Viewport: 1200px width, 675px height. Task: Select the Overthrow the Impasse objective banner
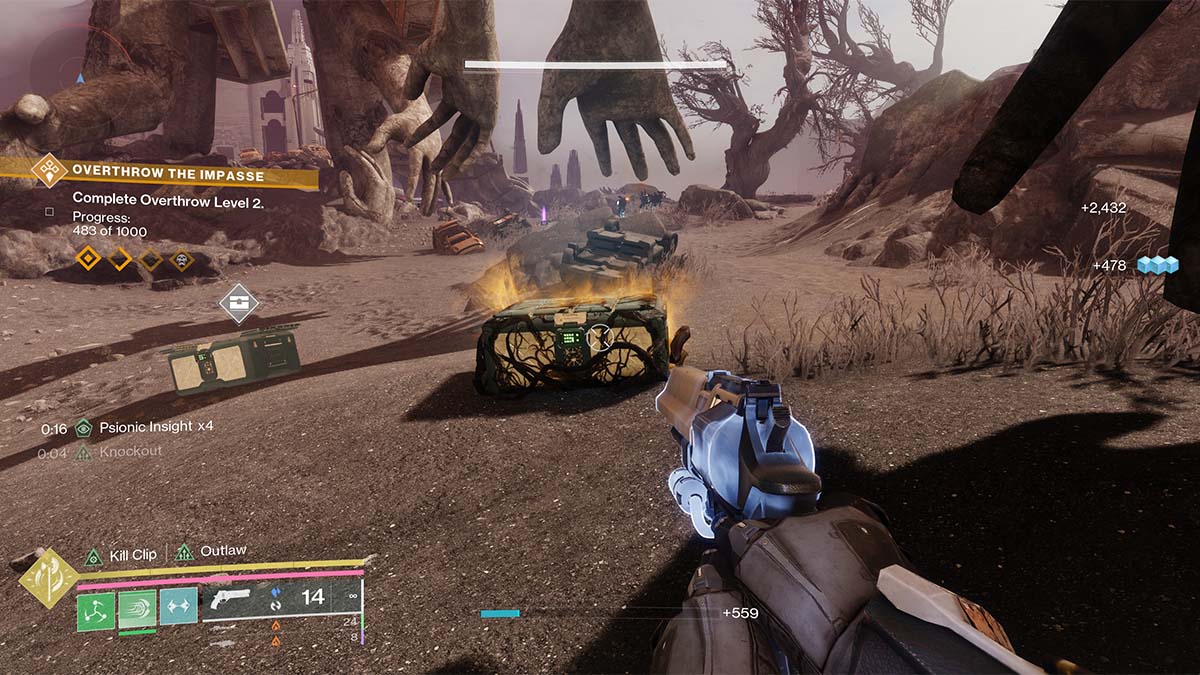point(168,175)
